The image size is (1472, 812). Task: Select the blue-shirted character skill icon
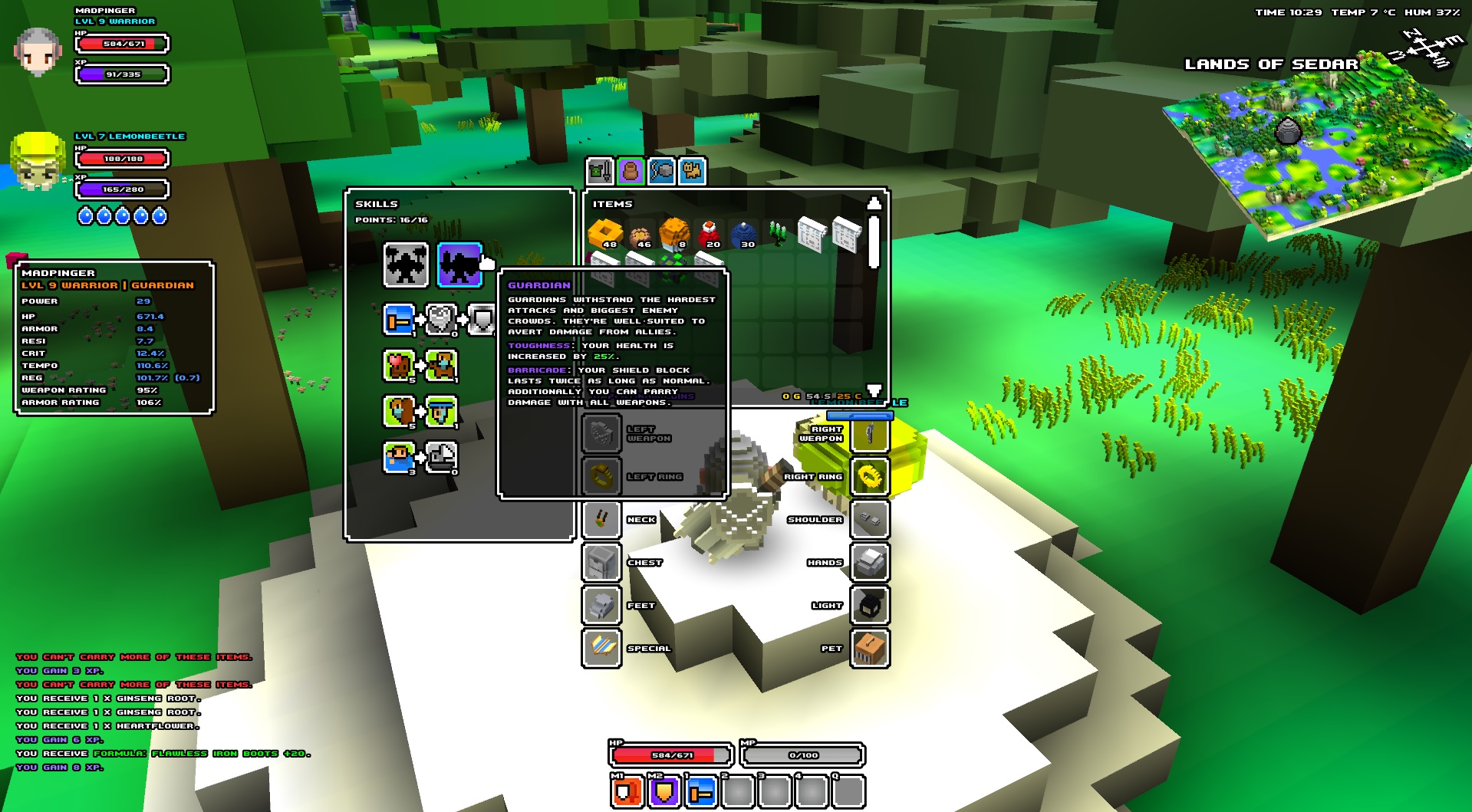(x=399, y=458)
